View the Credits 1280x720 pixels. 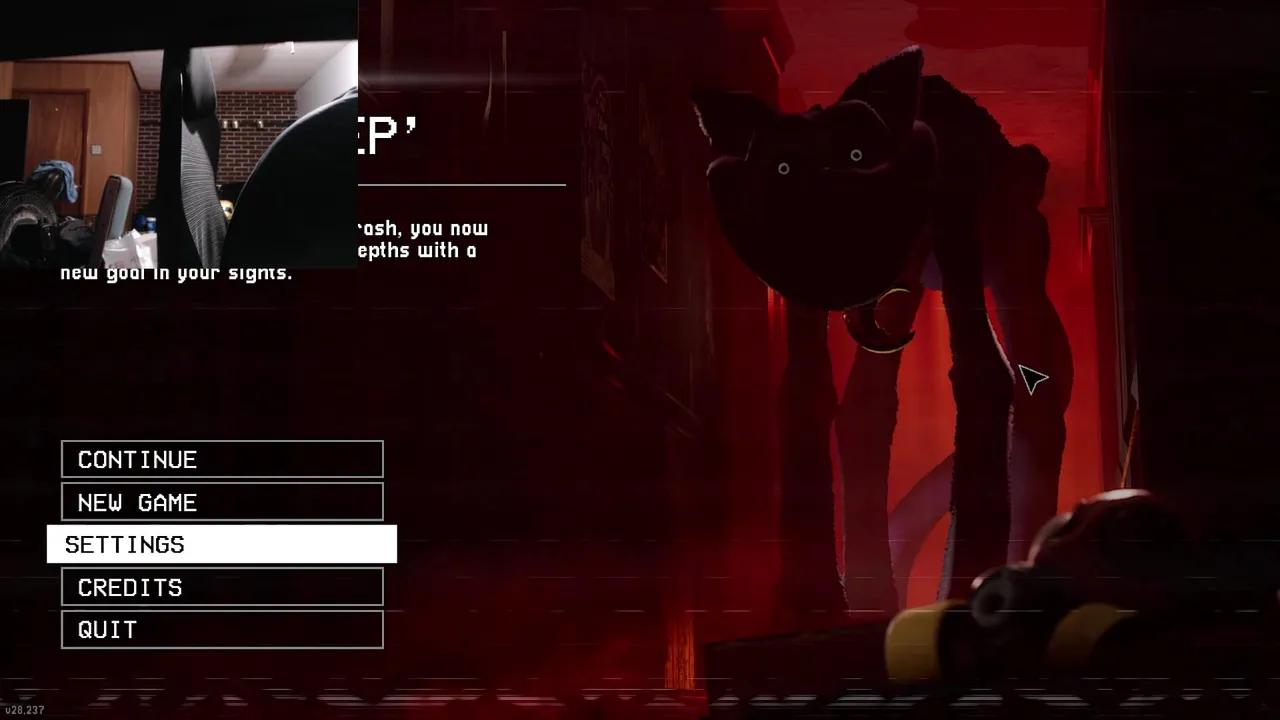(x=222, y=587)
